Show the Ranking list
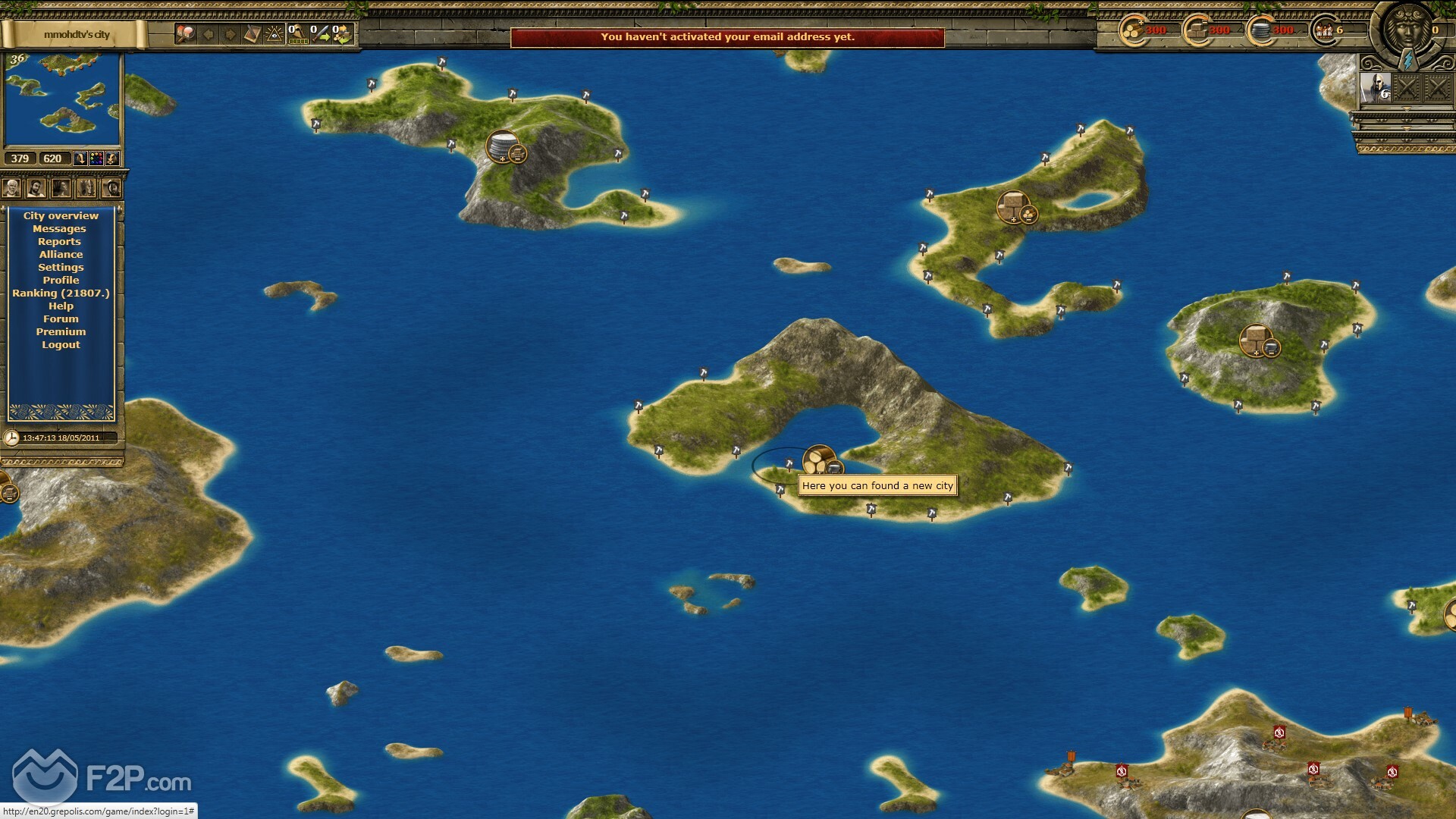Screen dimensions: 1456x819 pyautogui.click(x=61, y=293)
